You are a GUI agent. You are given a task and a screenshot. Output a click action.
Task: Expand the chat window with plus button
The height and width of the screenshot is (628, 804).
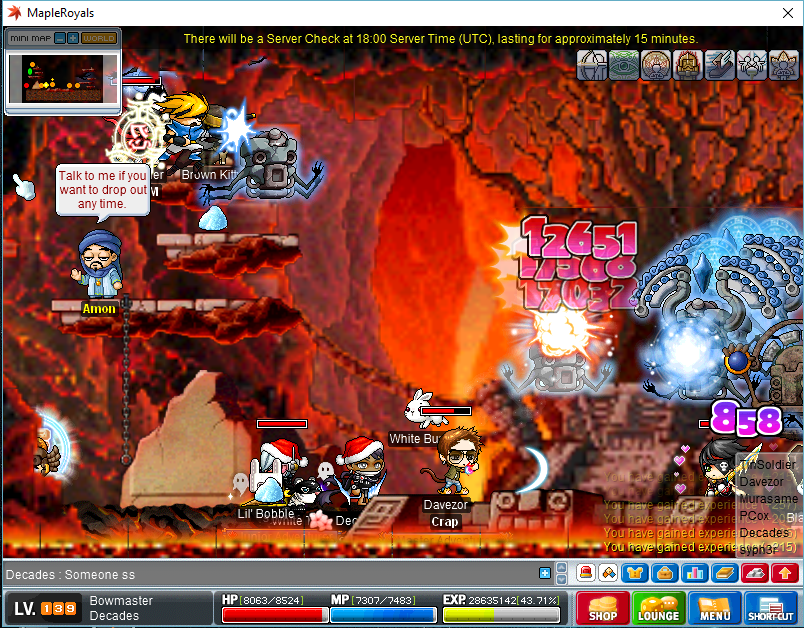point(545,573)
